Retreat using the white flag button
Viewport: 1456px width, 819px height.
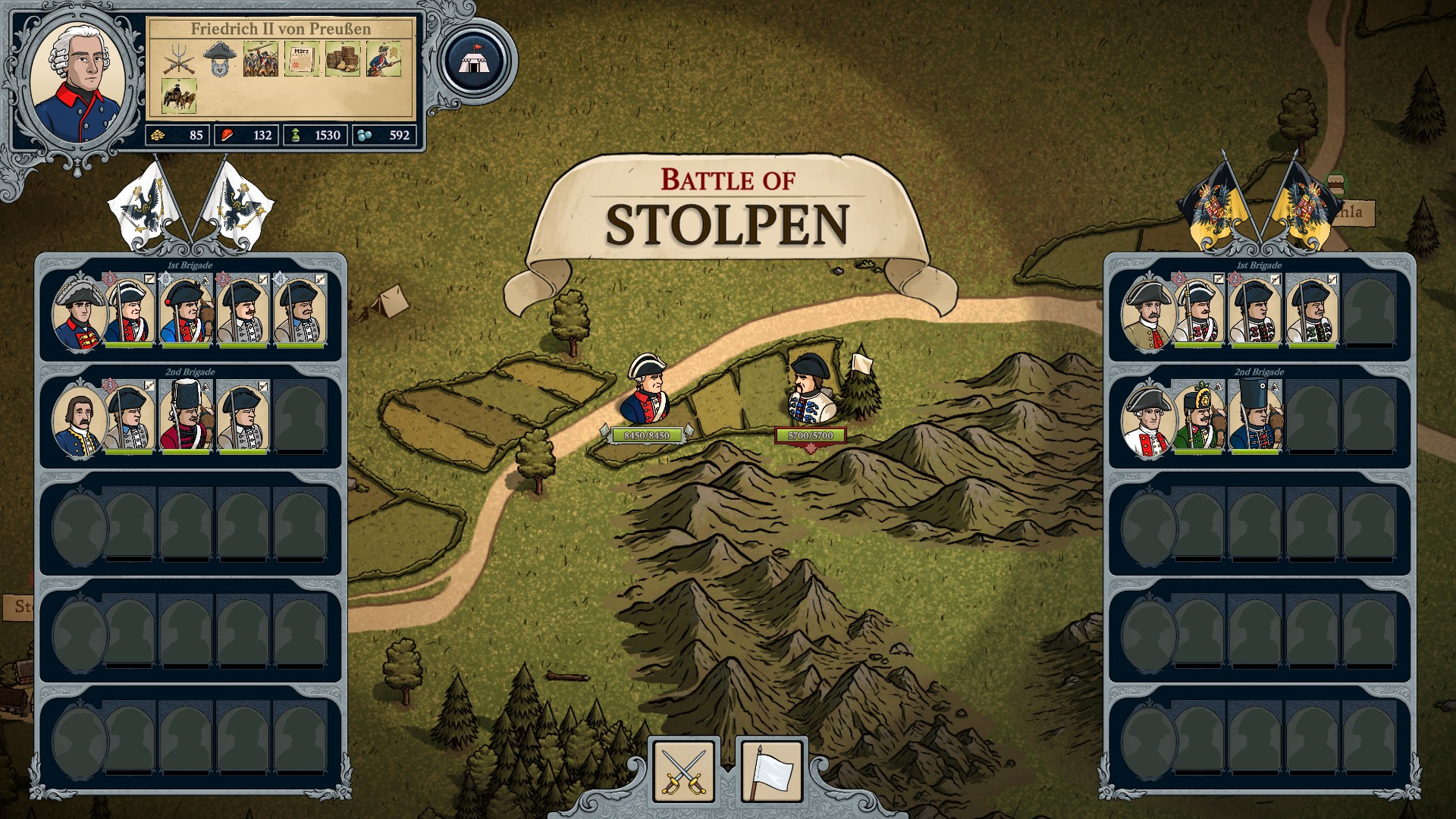(771, 770)
